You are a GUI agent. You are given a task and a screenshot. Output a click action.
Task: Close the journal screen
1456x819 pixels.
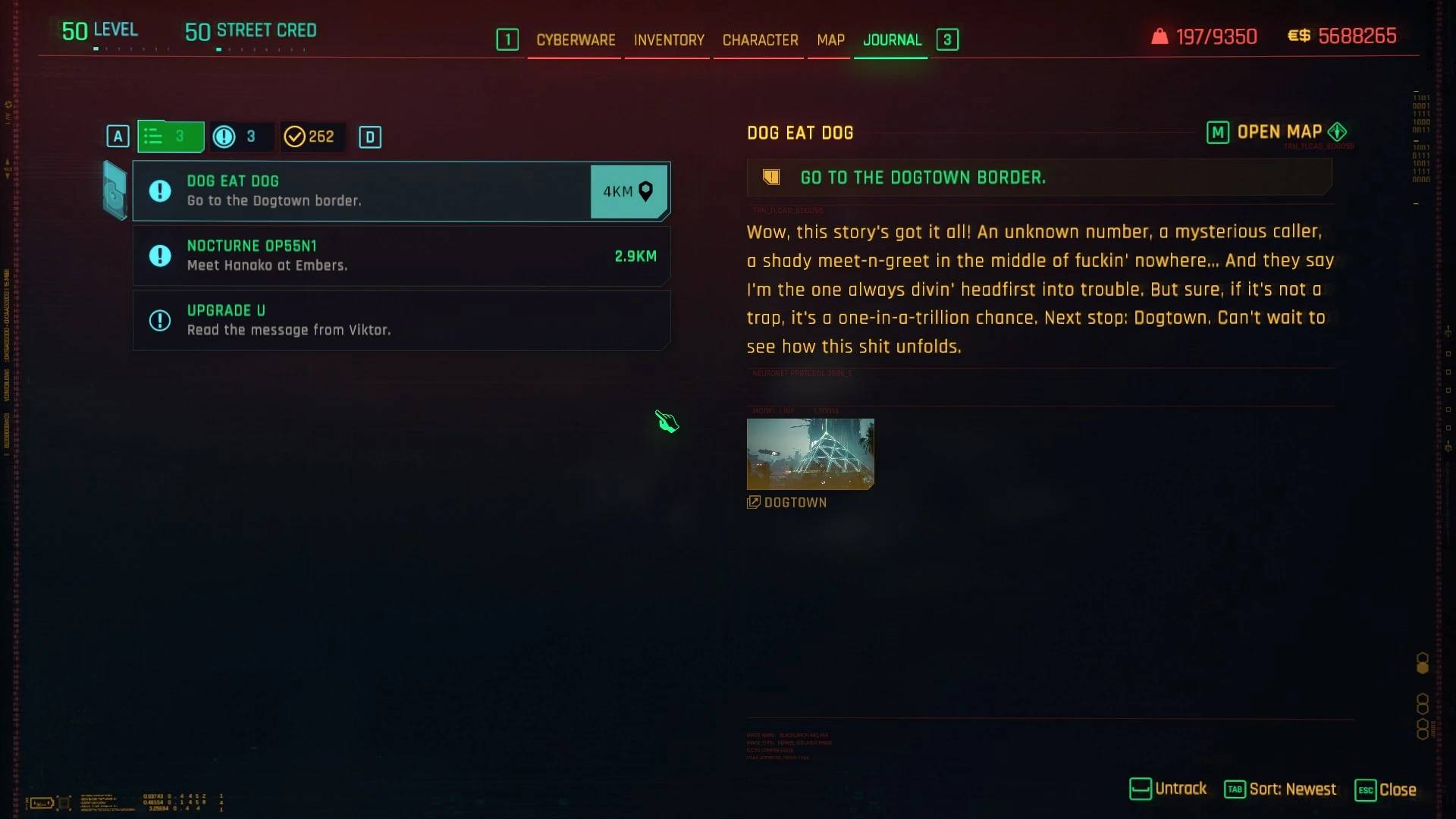[1385, 789]
